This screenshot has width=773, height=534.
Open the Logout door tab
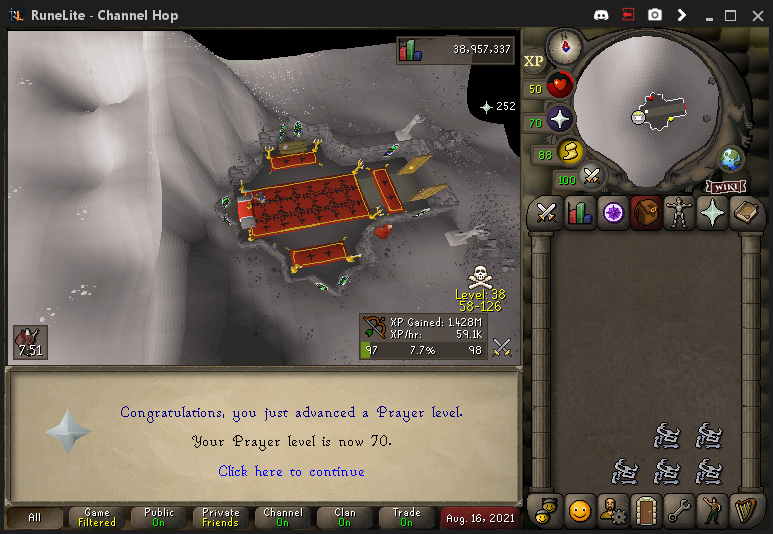click(x=645, y=511)
